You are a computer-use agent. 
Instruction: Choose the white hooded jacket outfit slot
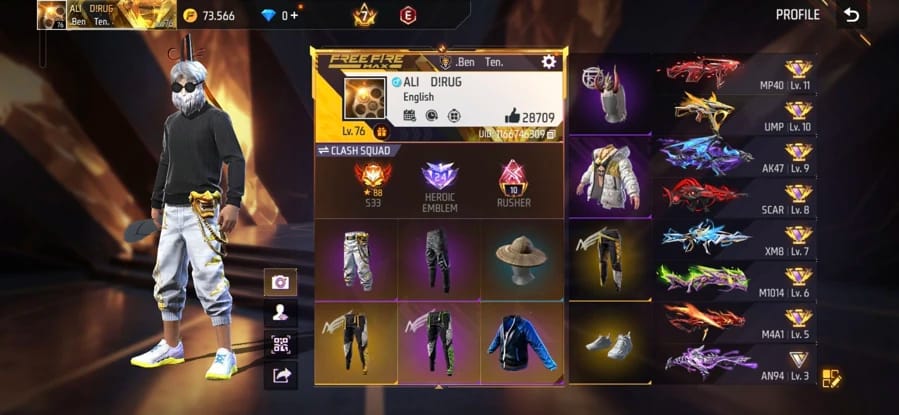click(610, 176)
